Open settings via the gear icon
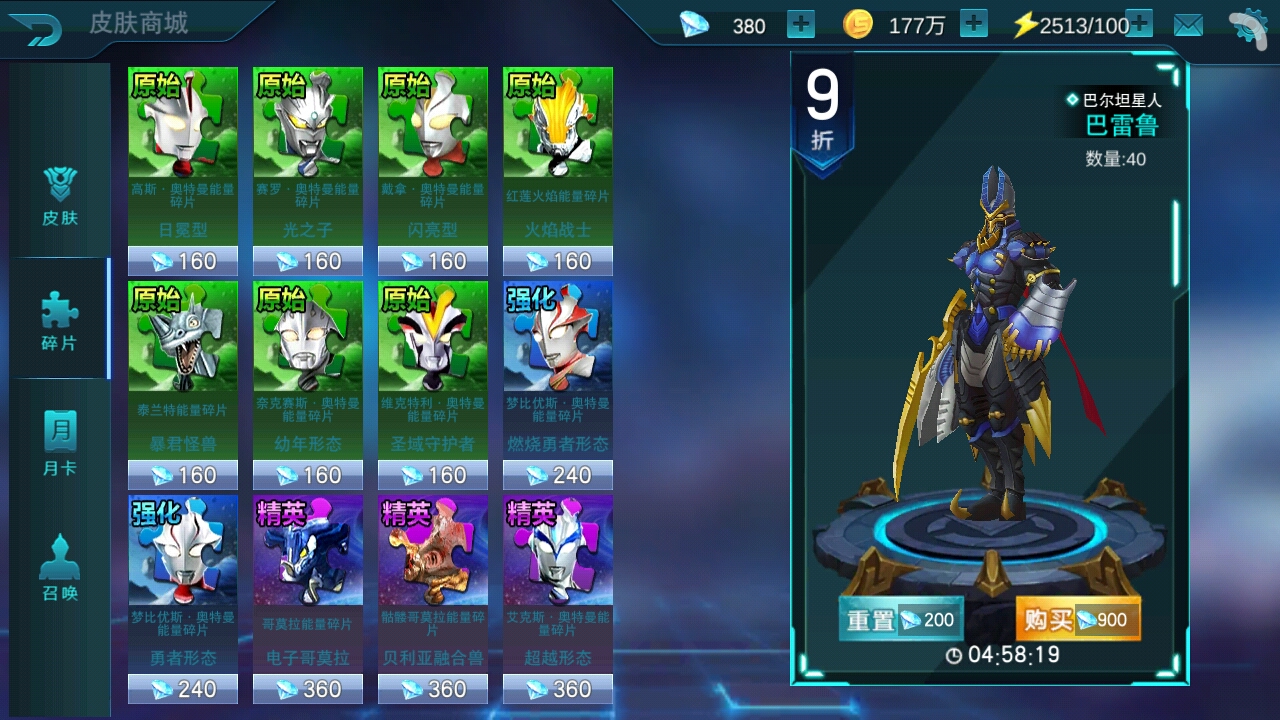This screenshot has width=1280, height=720. 1247,27
